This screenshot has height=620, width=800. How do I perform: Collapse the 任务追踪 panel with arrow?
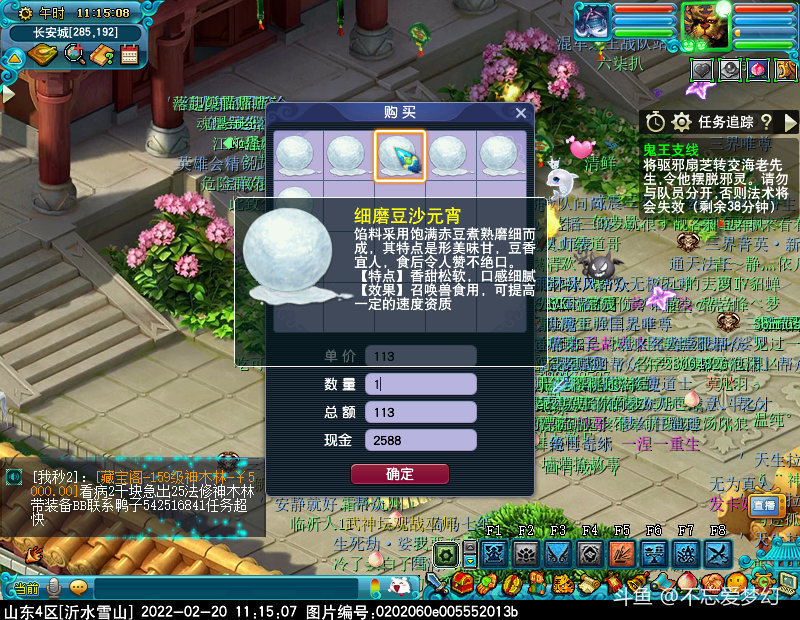tap(792, 122)
